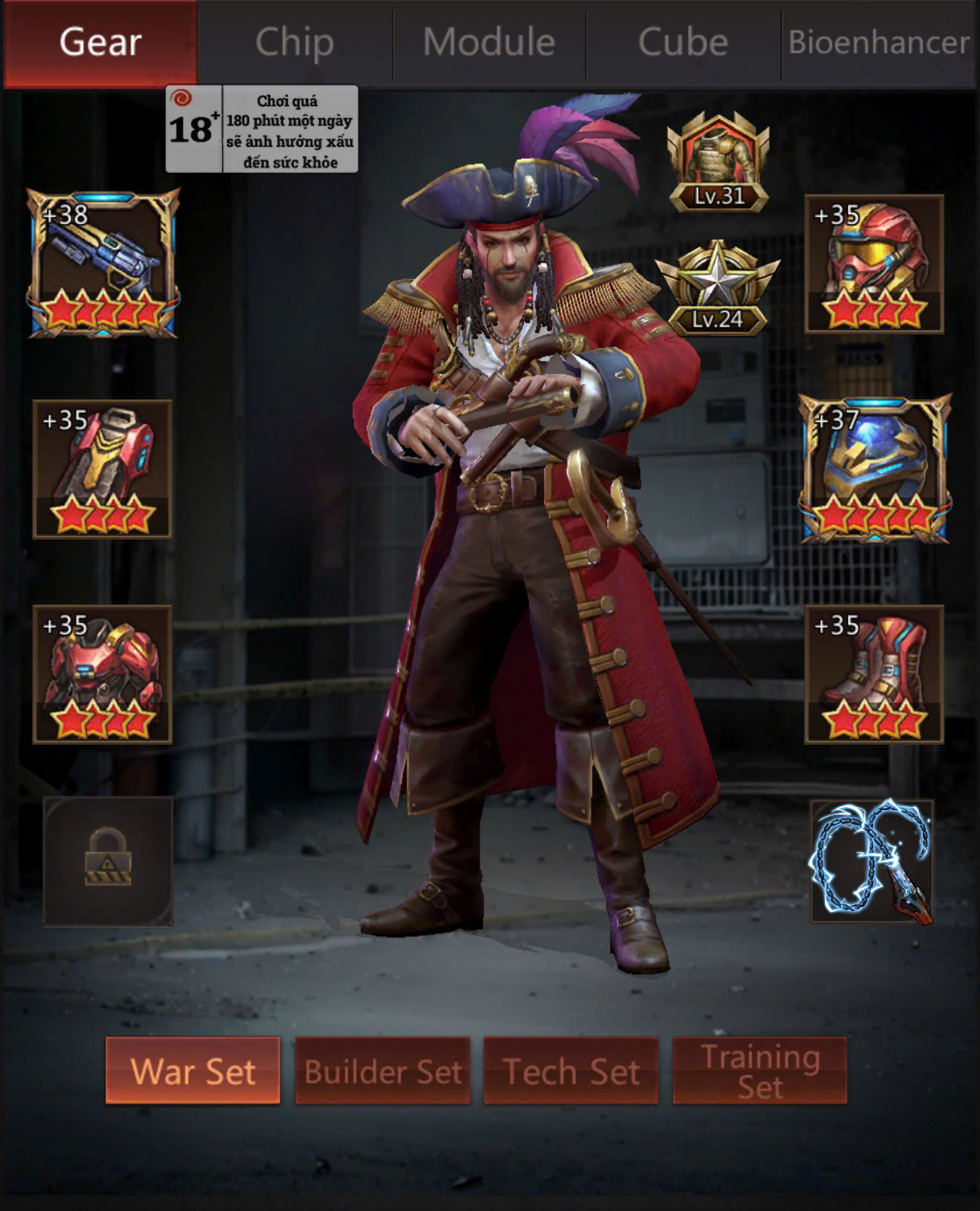This screenshot has height=1211, width=980.
Task: Open the +35 red boots slot
Action: [874, 674]
